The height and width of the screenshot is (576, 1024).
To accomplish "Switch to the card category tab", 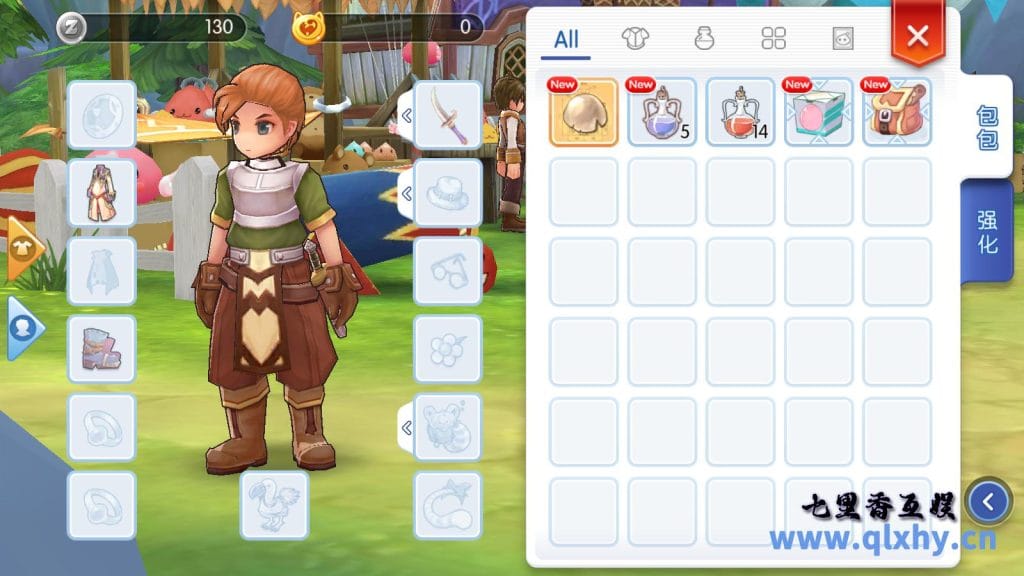I will coord(843,39).
